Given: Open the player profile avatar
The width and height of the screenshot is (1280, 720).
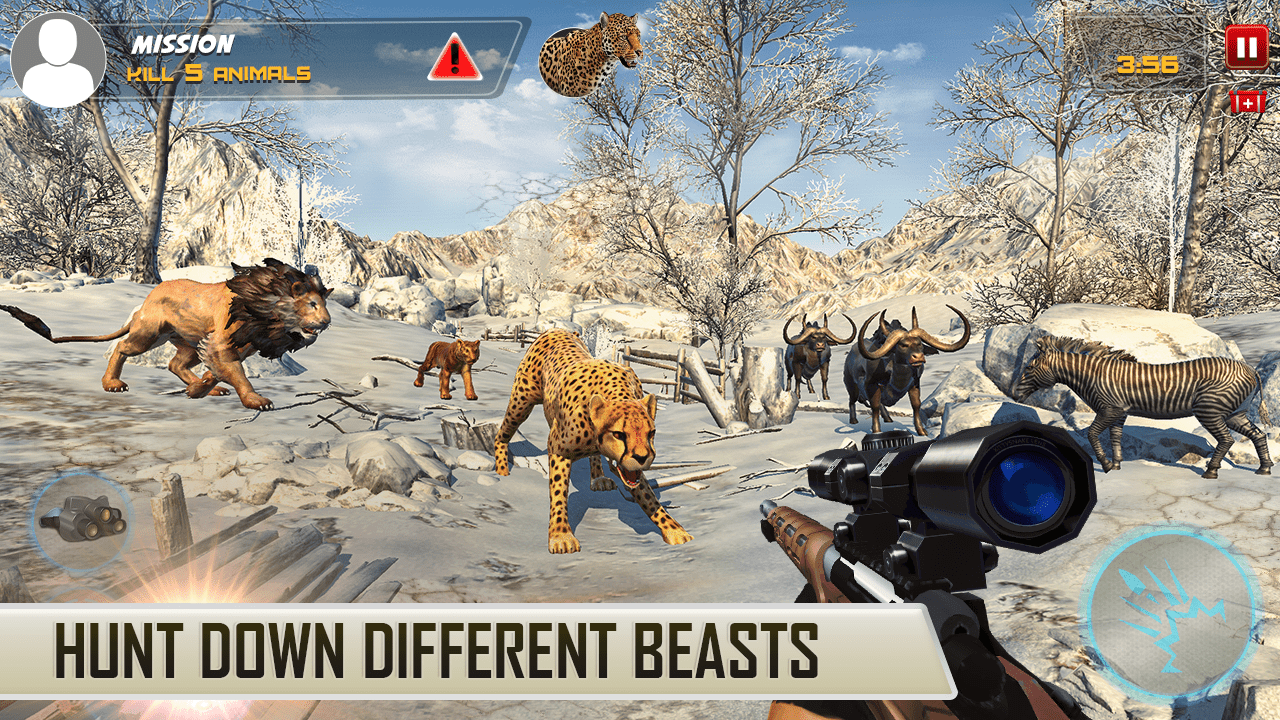Looking at the screenshot, I should click(x=60, y=55).
